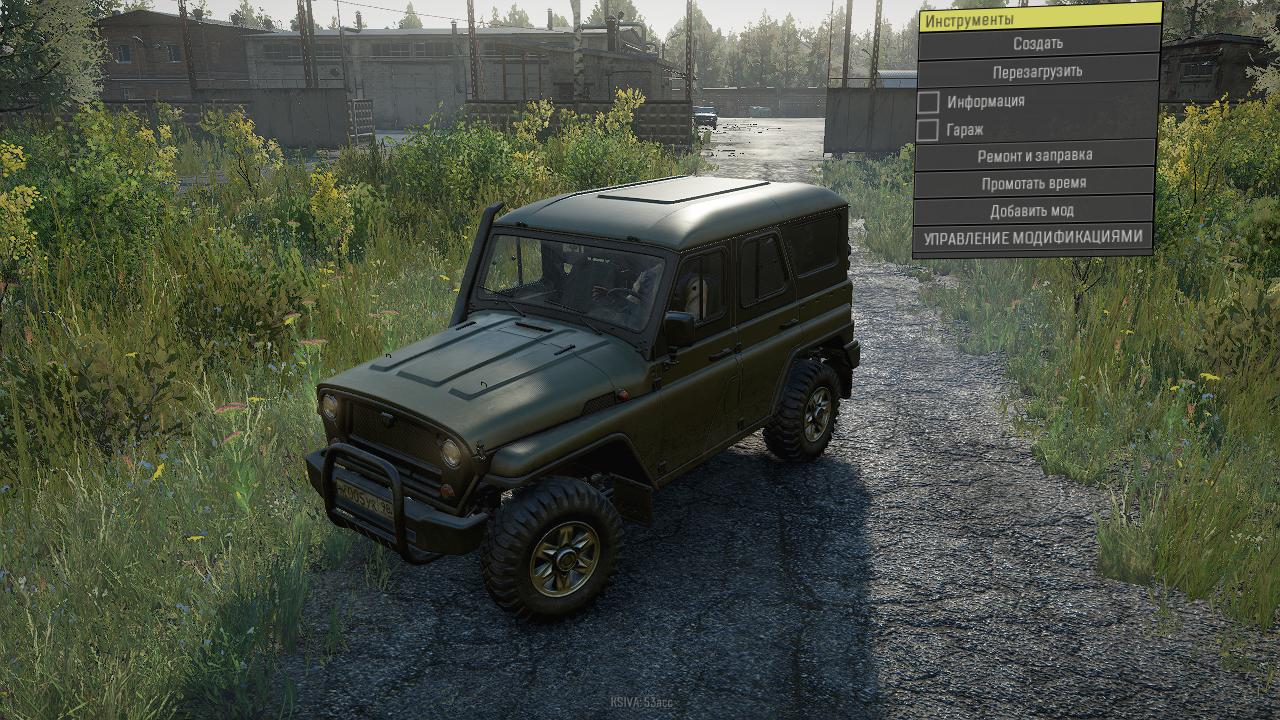Click the yellow Инструменты panel header

tap(1039, 18)
